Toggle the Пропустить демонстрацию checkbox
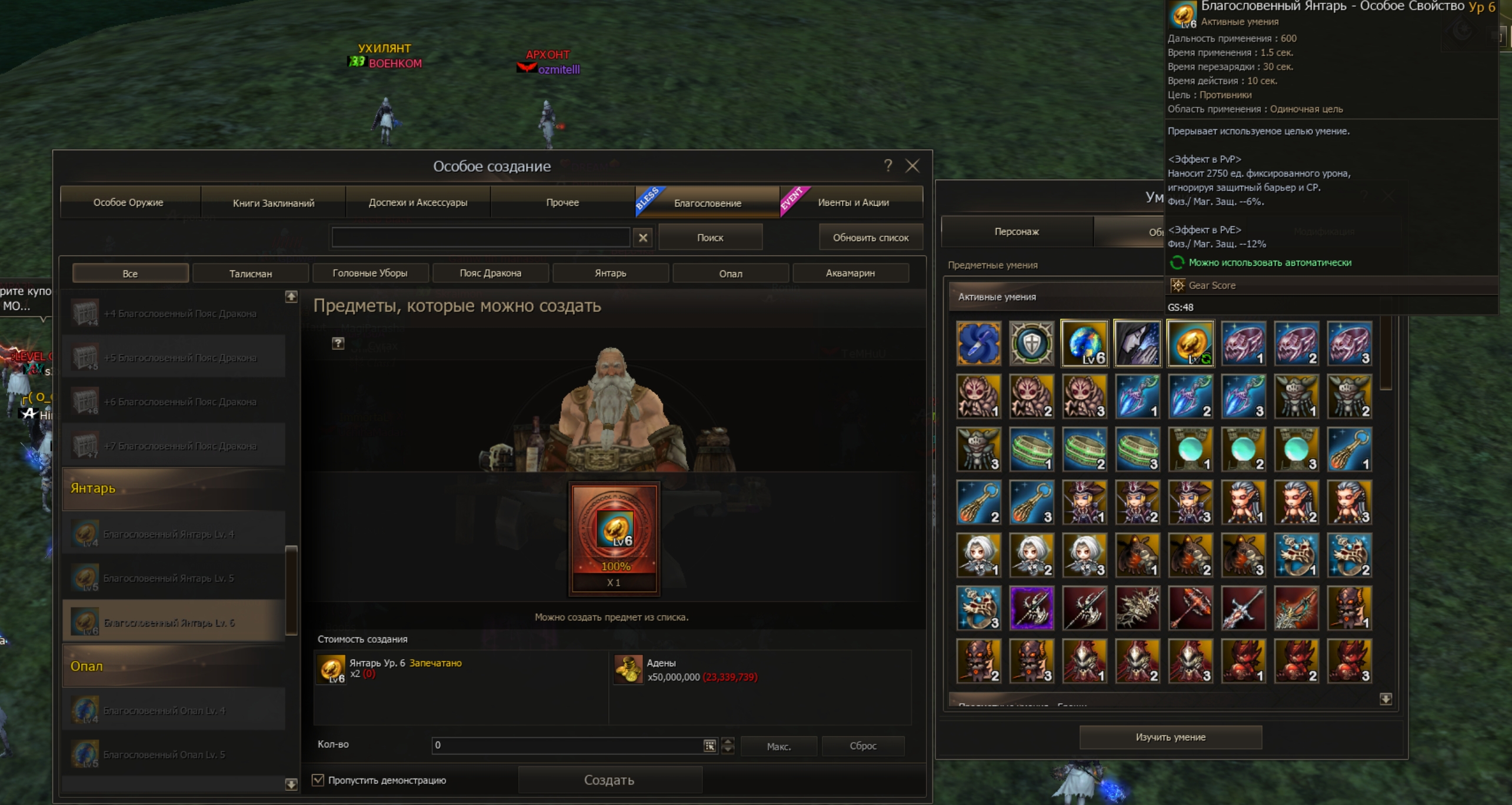The height and width of the screenshot is (805, 1512). coord(318,780)
